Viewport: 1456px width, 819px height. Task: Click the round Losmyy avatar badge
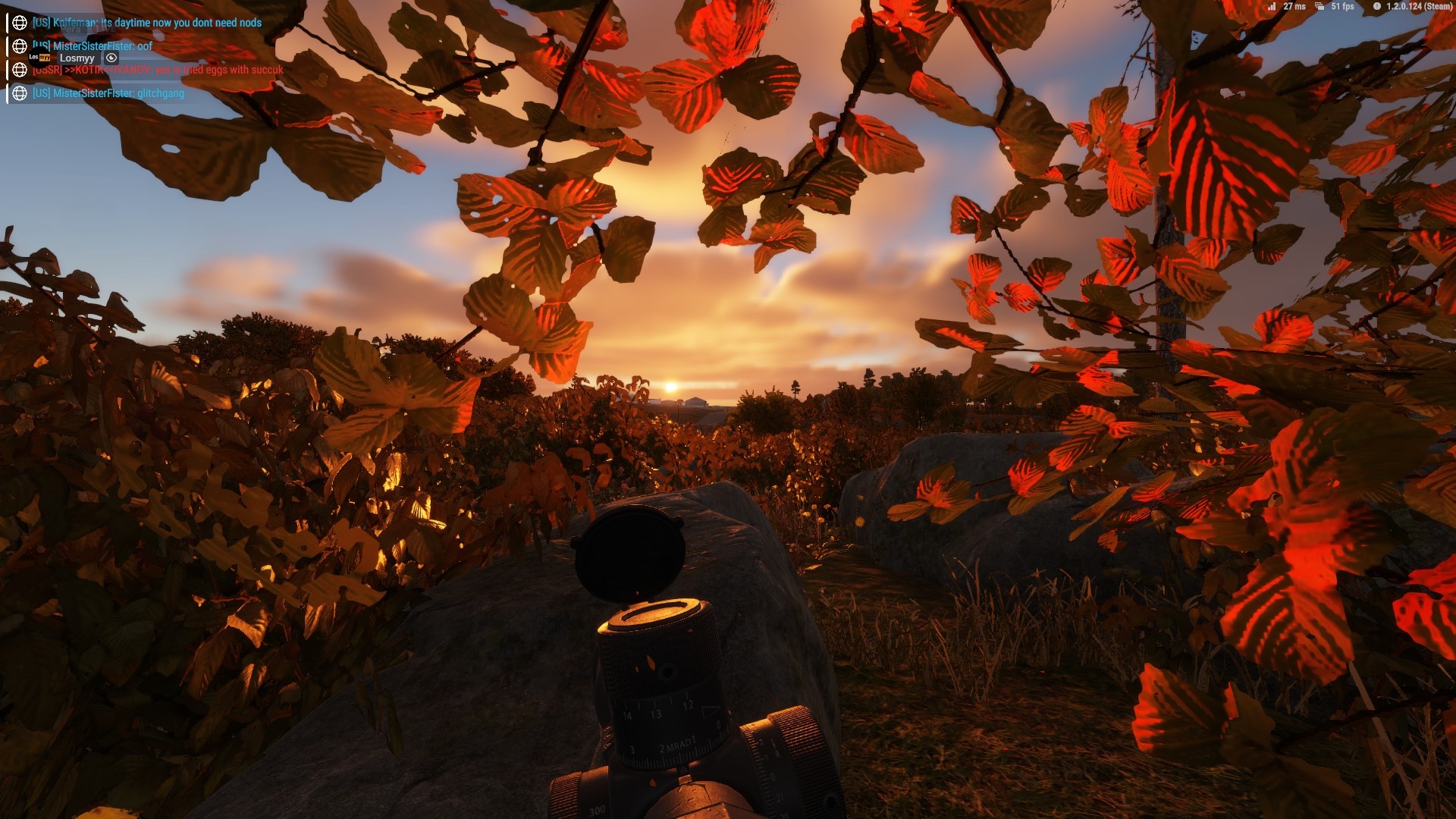[39, 58]
